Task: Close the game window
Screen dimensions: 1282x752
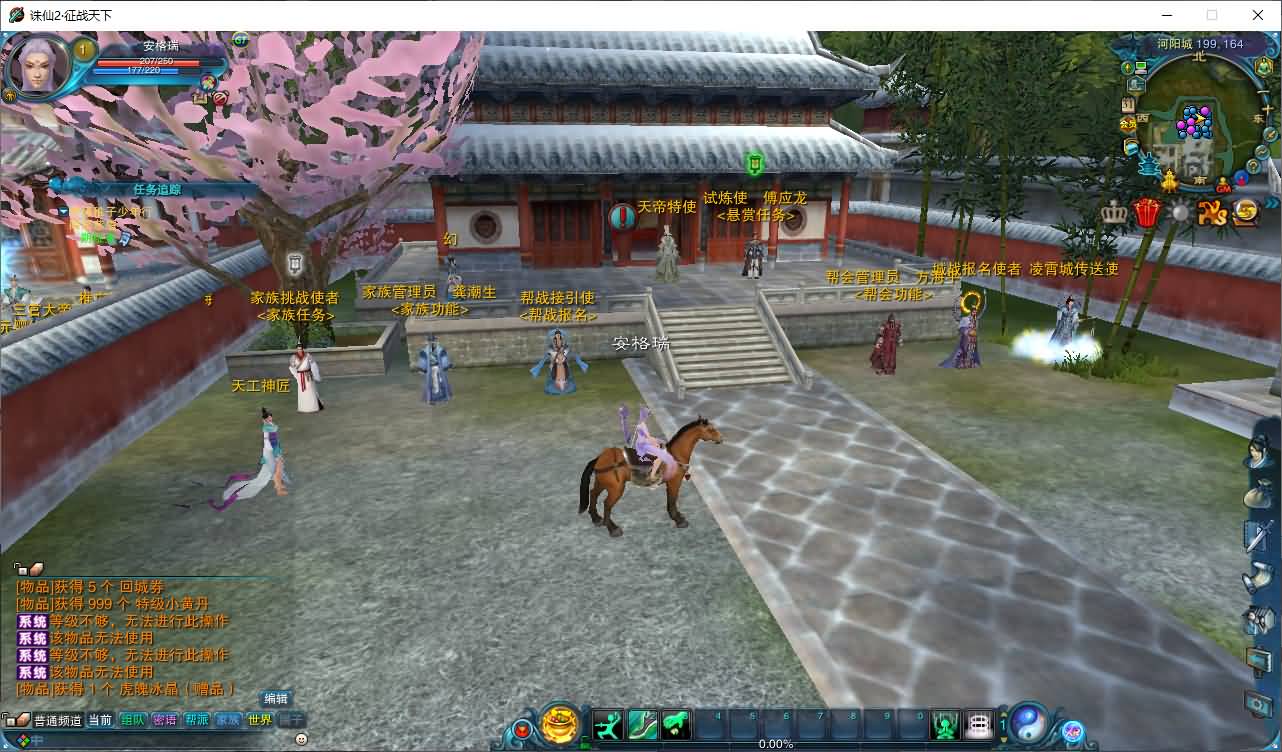Action: click(x=1258, y=15)
